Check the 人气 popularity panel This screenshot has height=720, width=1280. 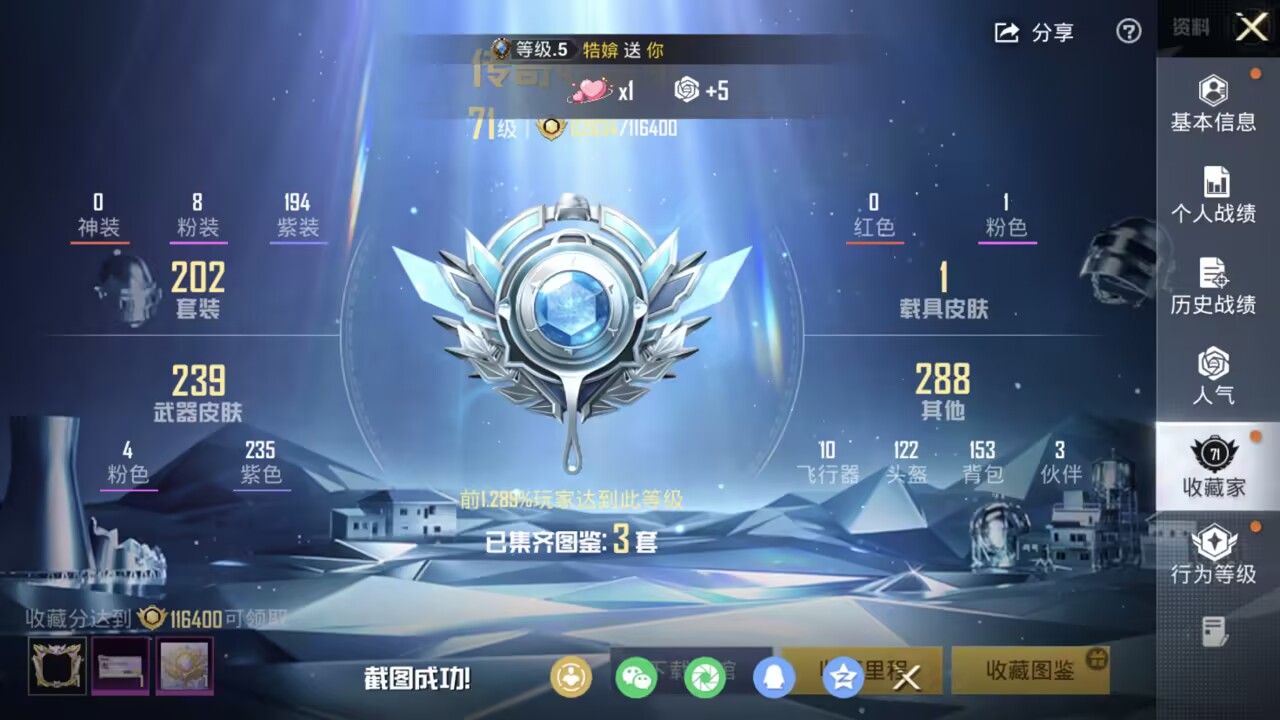point(1213,373)
